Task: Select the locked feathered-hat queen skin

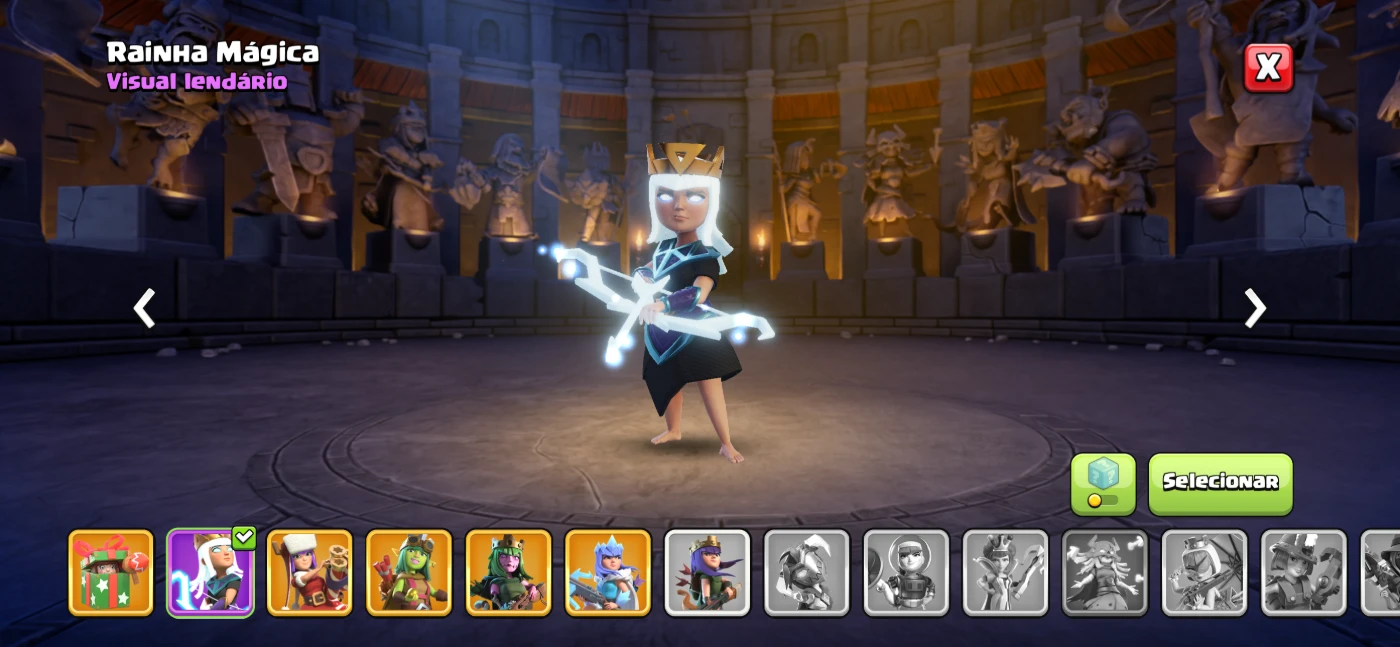Action: pyautogui.click(x=1303, y=572)
